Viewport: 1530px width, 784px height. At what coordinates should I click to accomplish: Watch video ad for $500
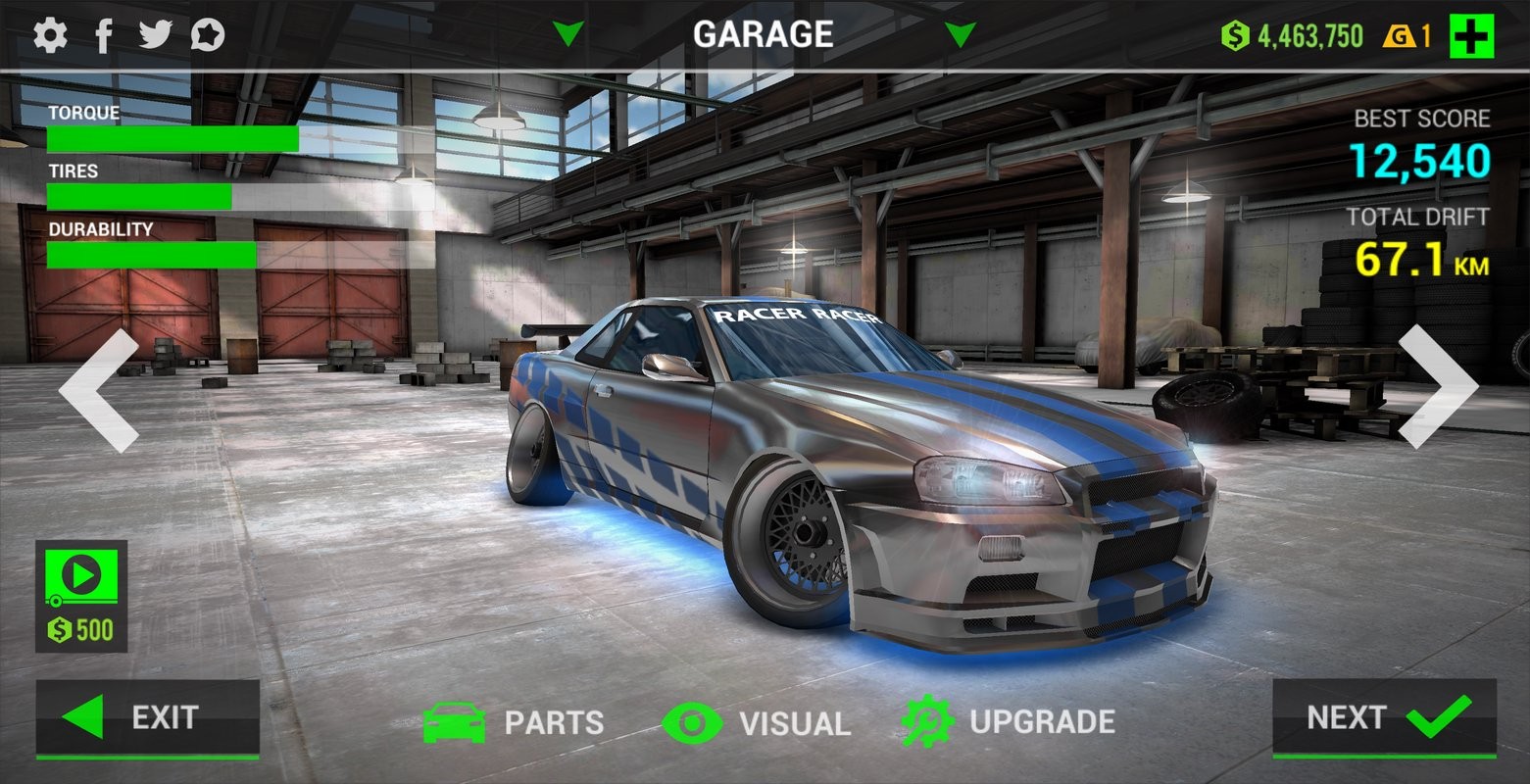81,596
